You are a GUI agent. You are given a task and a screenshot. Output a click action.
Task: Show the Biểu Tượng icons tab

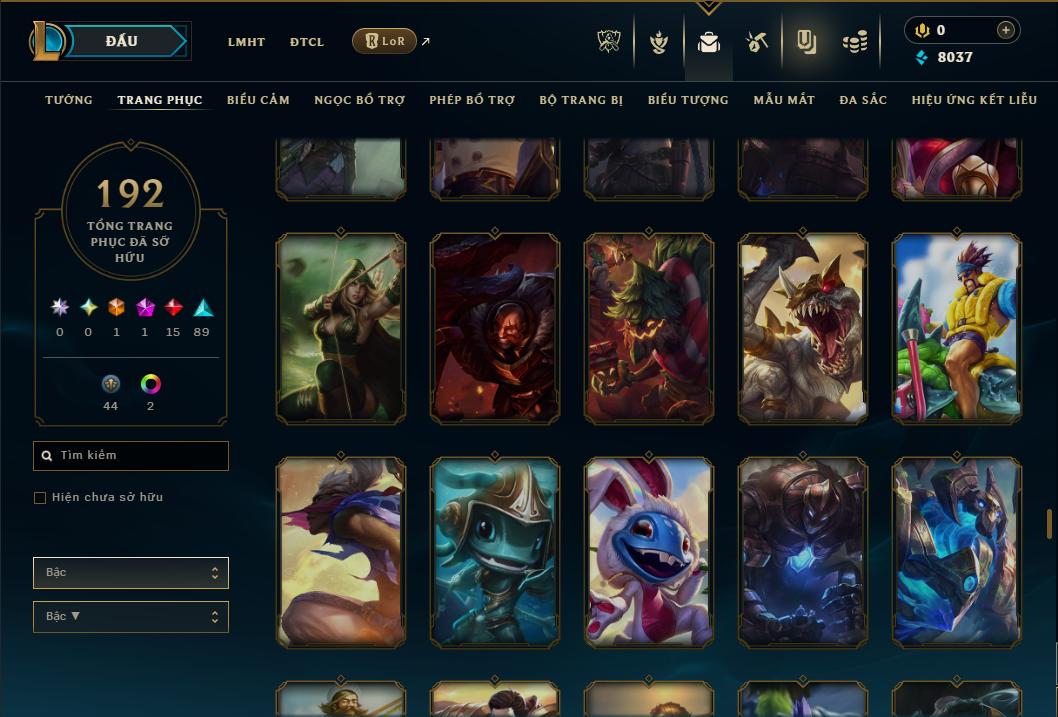coord(688,100)
